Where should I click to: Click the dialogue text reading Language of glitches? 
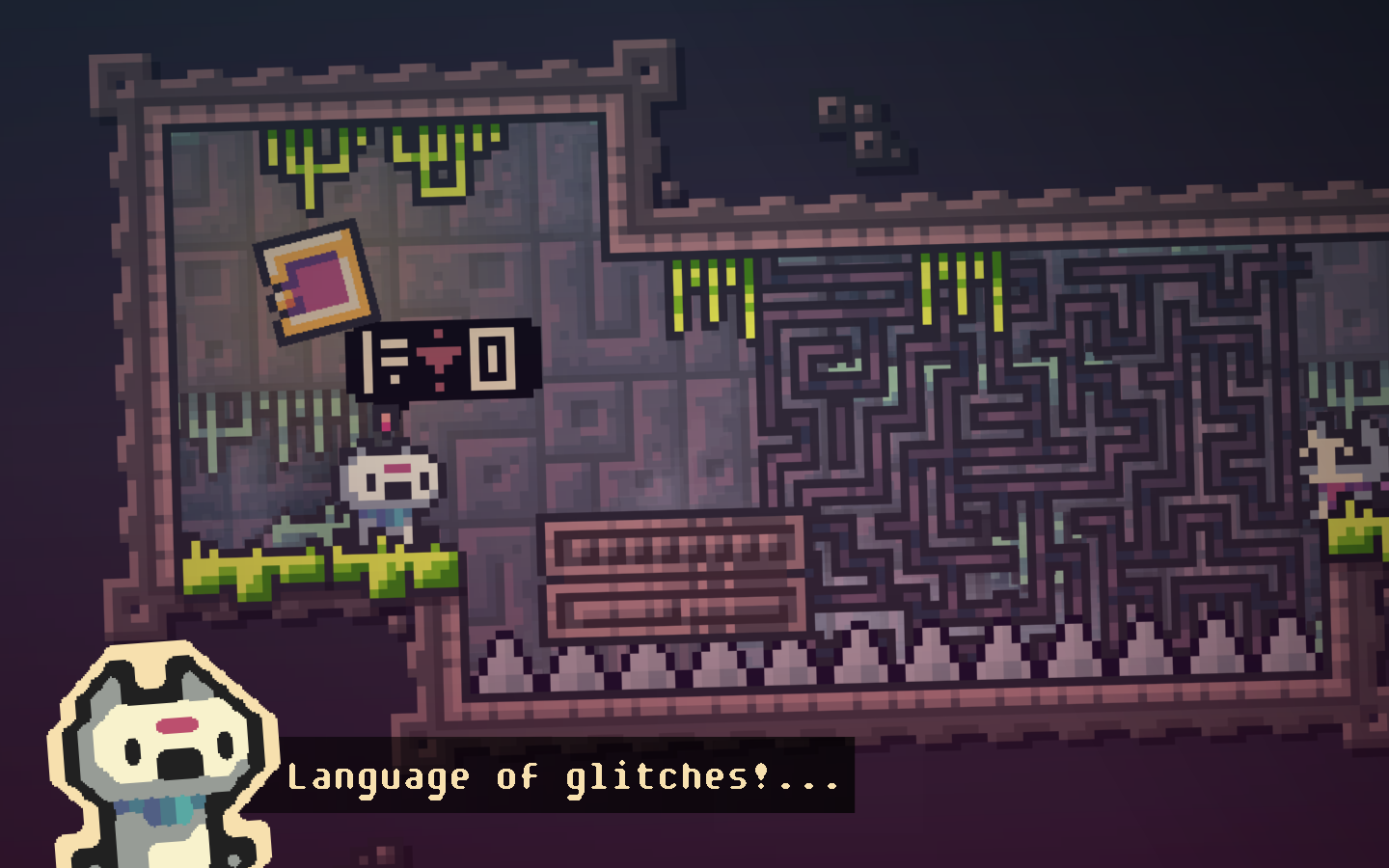(564, 776)
